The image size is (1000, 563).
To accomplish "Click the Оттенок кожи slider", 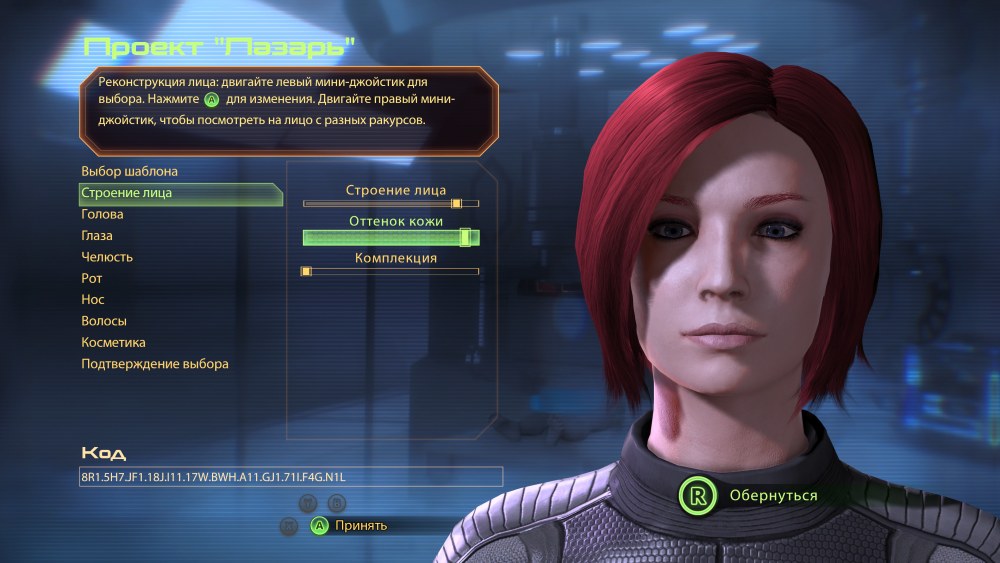I will coord(391,237).
